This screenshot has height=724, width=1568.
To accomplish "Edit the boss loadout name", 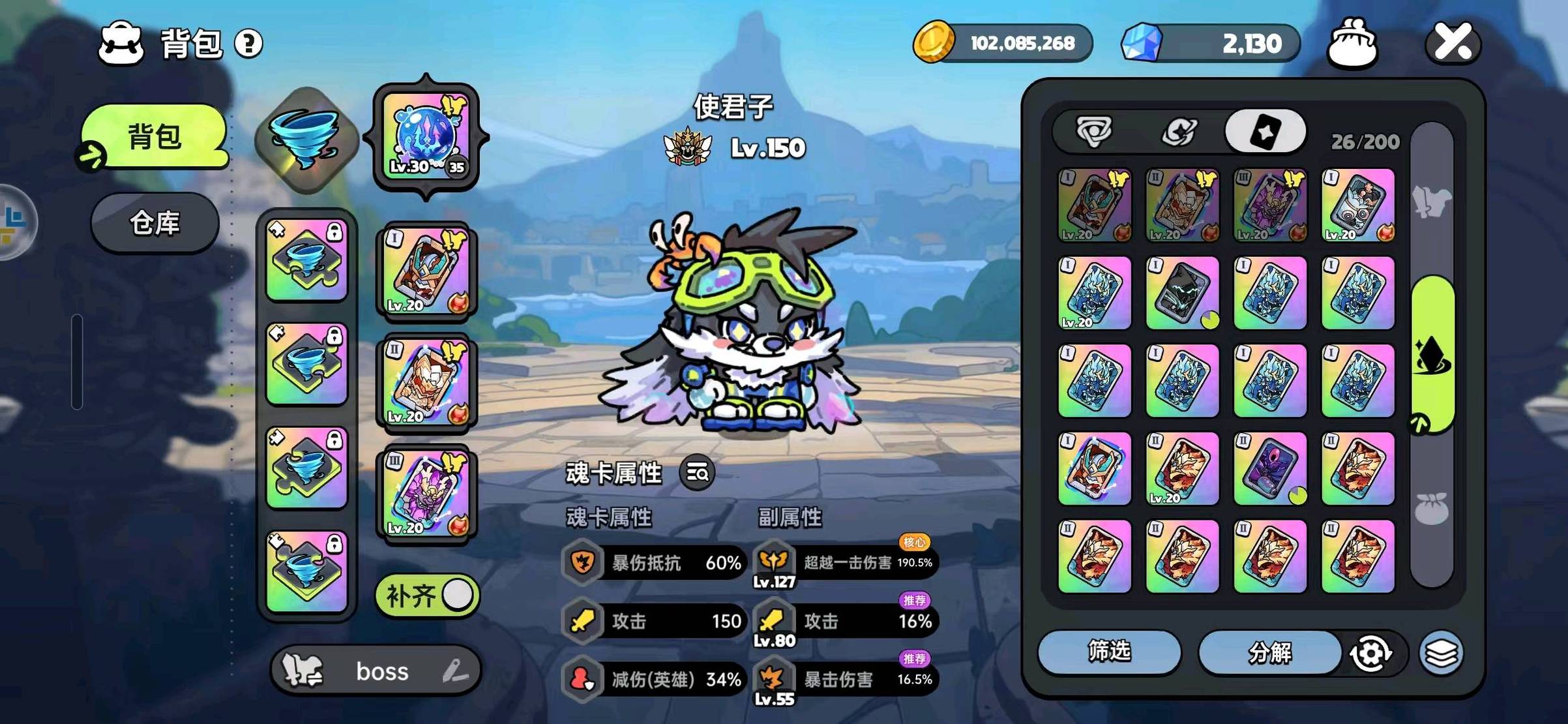I will (456, 671).
